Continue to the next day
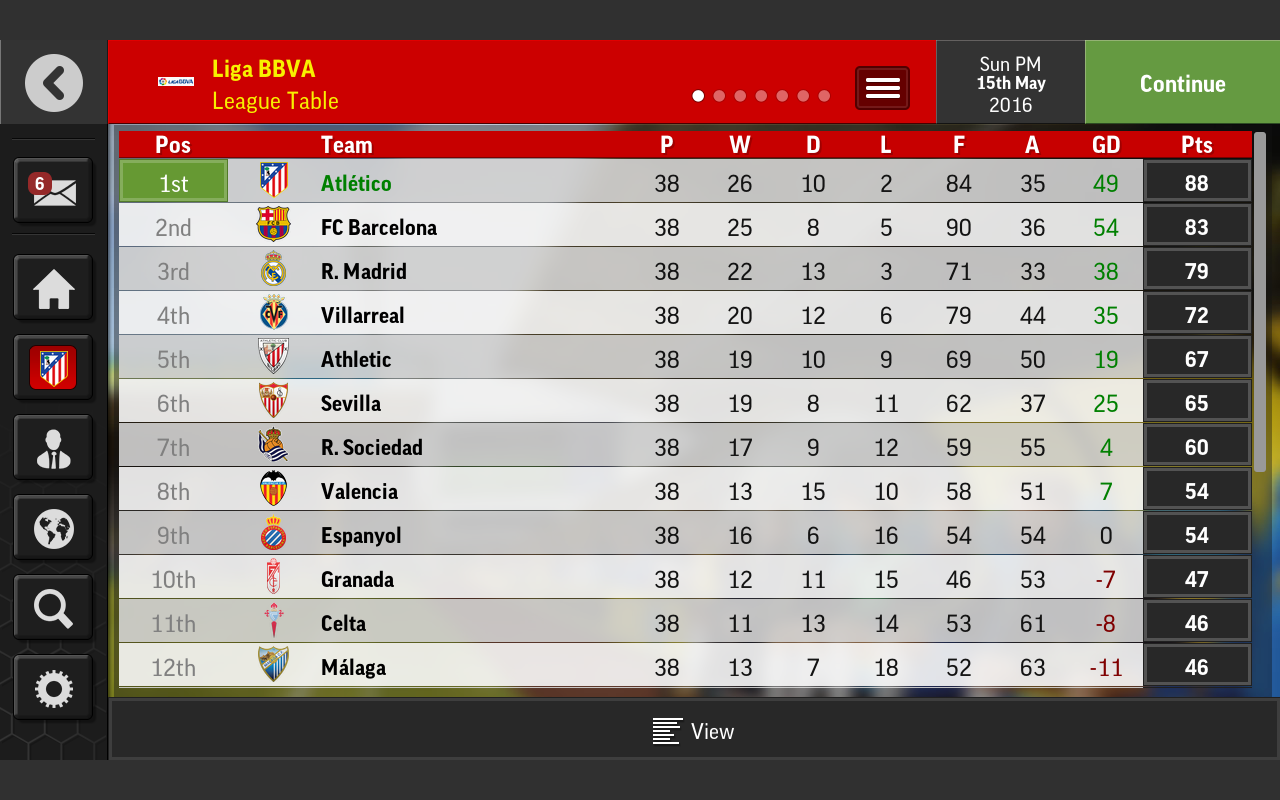The height and width of the screenshot is (800, 1280). coord(1182,84)
